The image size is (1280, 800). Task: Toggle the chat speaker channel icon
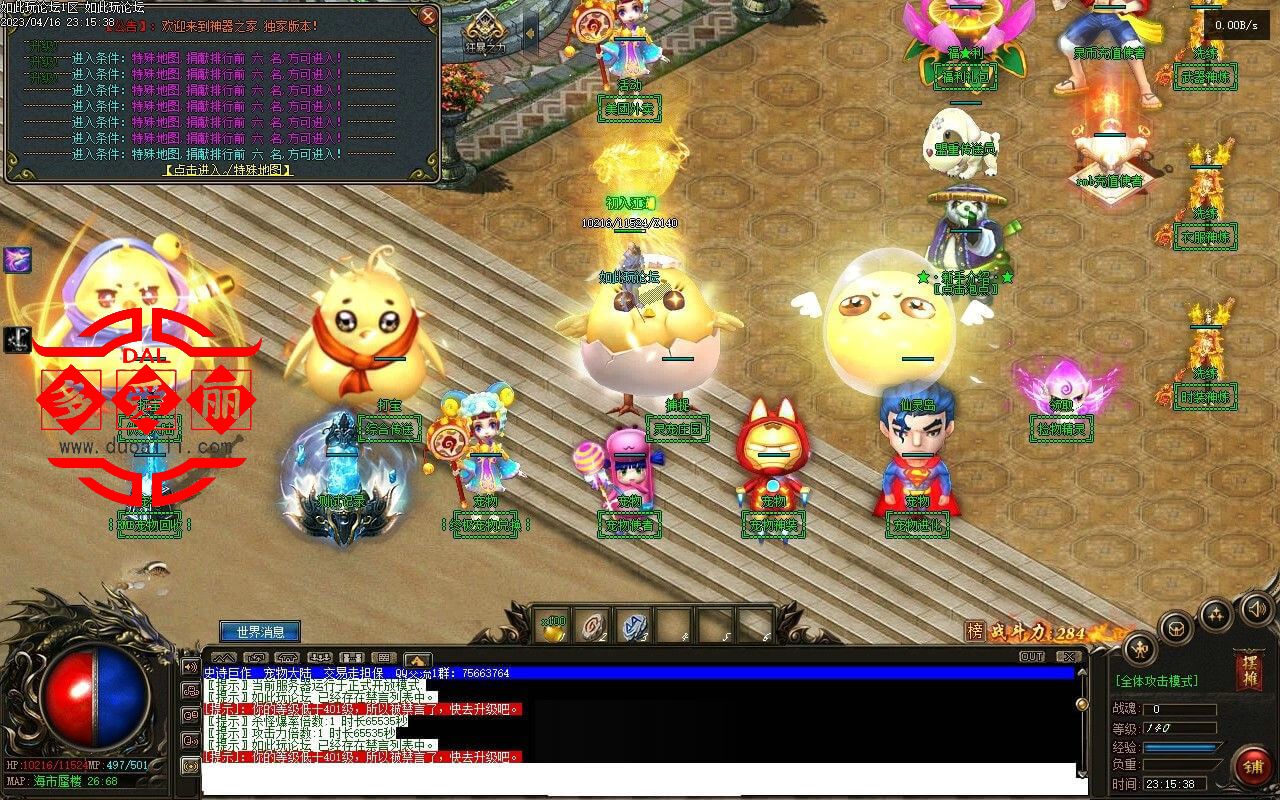pyautogui.click(x=190, y=667)
